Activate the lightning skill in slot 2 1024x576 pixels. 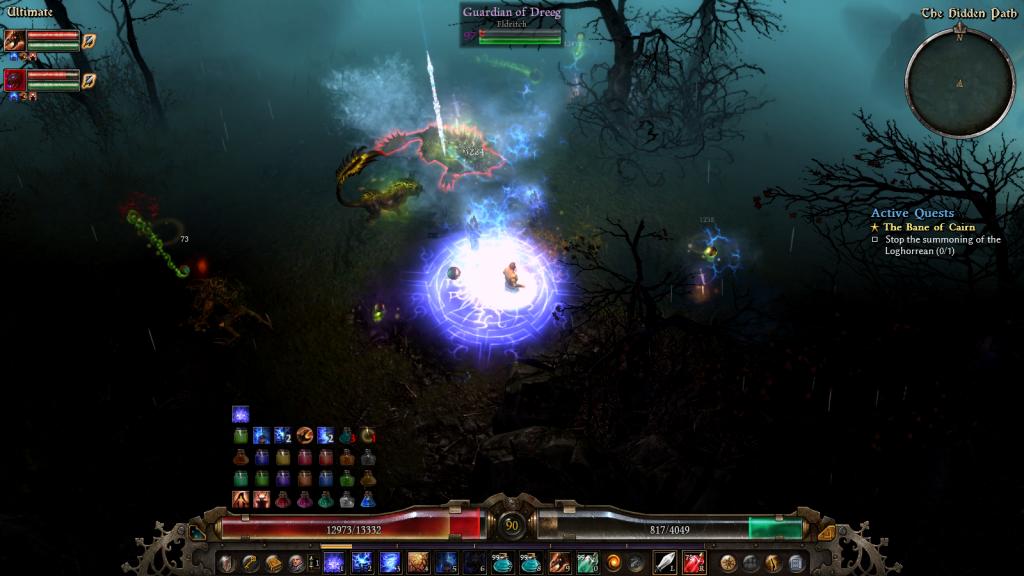(362, 562)
